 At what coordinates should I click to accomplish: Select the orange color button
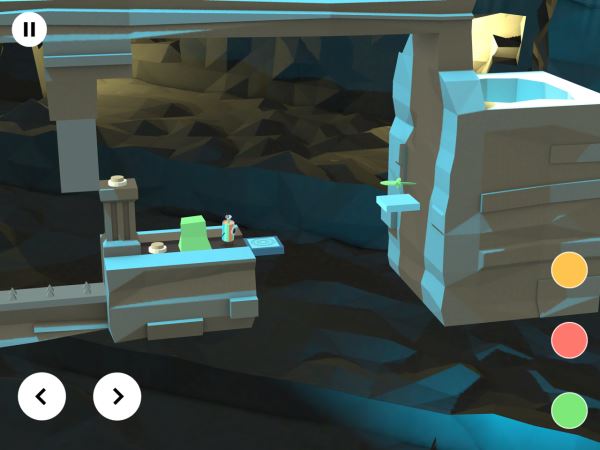point(569,270)
